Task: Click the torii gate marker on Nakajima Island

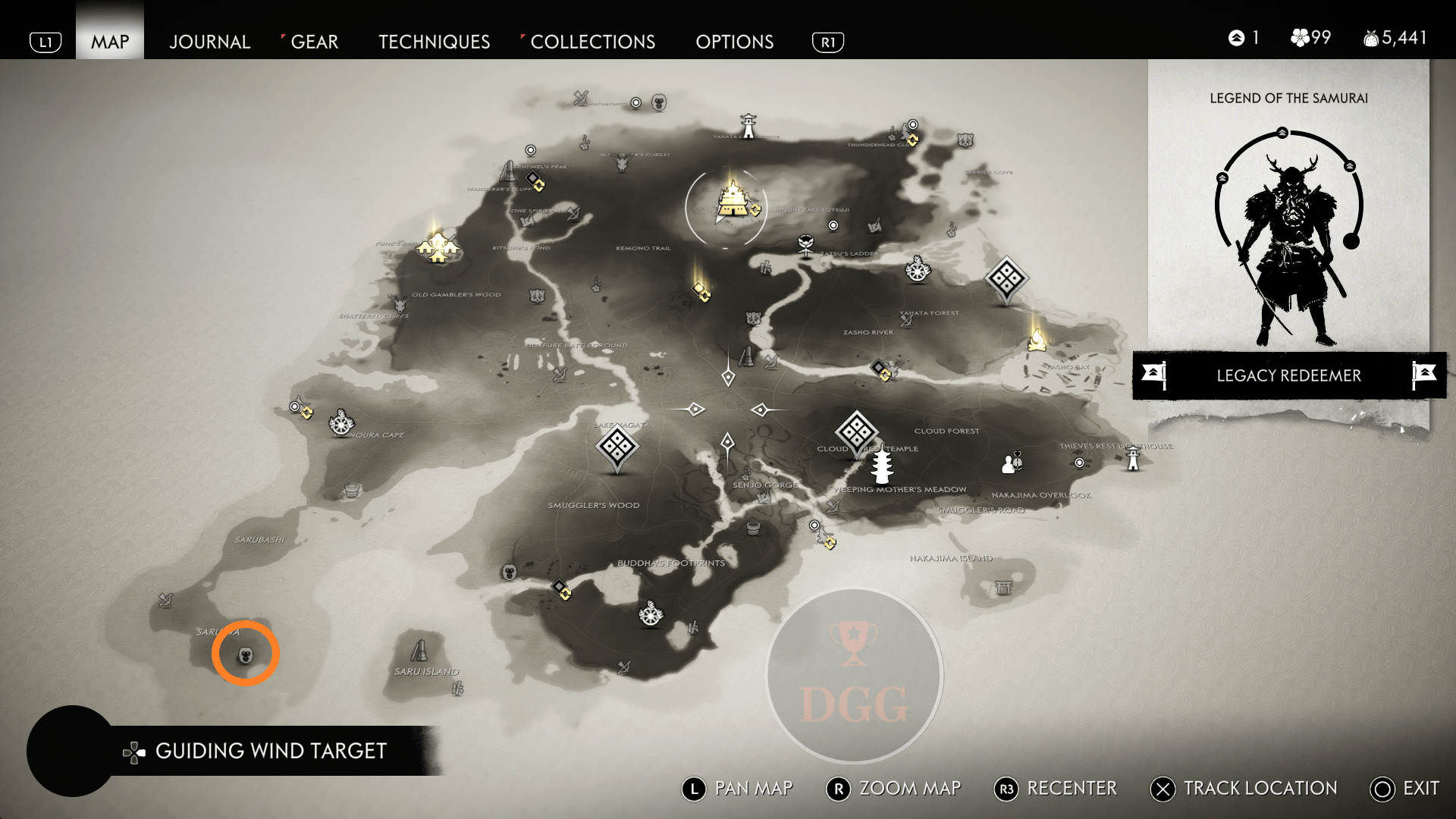Action: click(x=1003, y=587)
